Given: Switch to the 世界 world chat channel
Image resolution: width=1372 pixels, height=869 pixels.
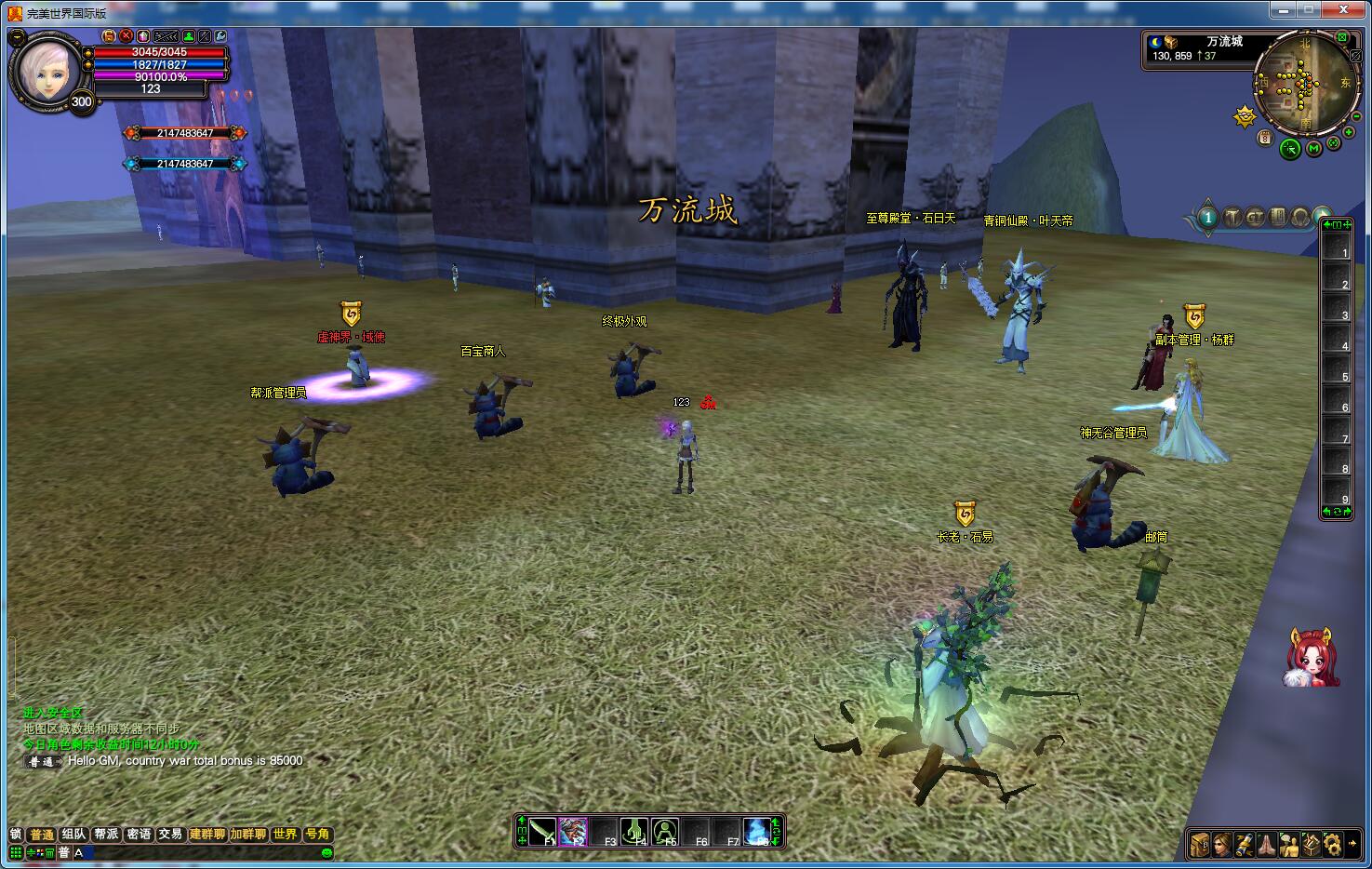Looking at the screenshot, I should [x=286, y=835].
